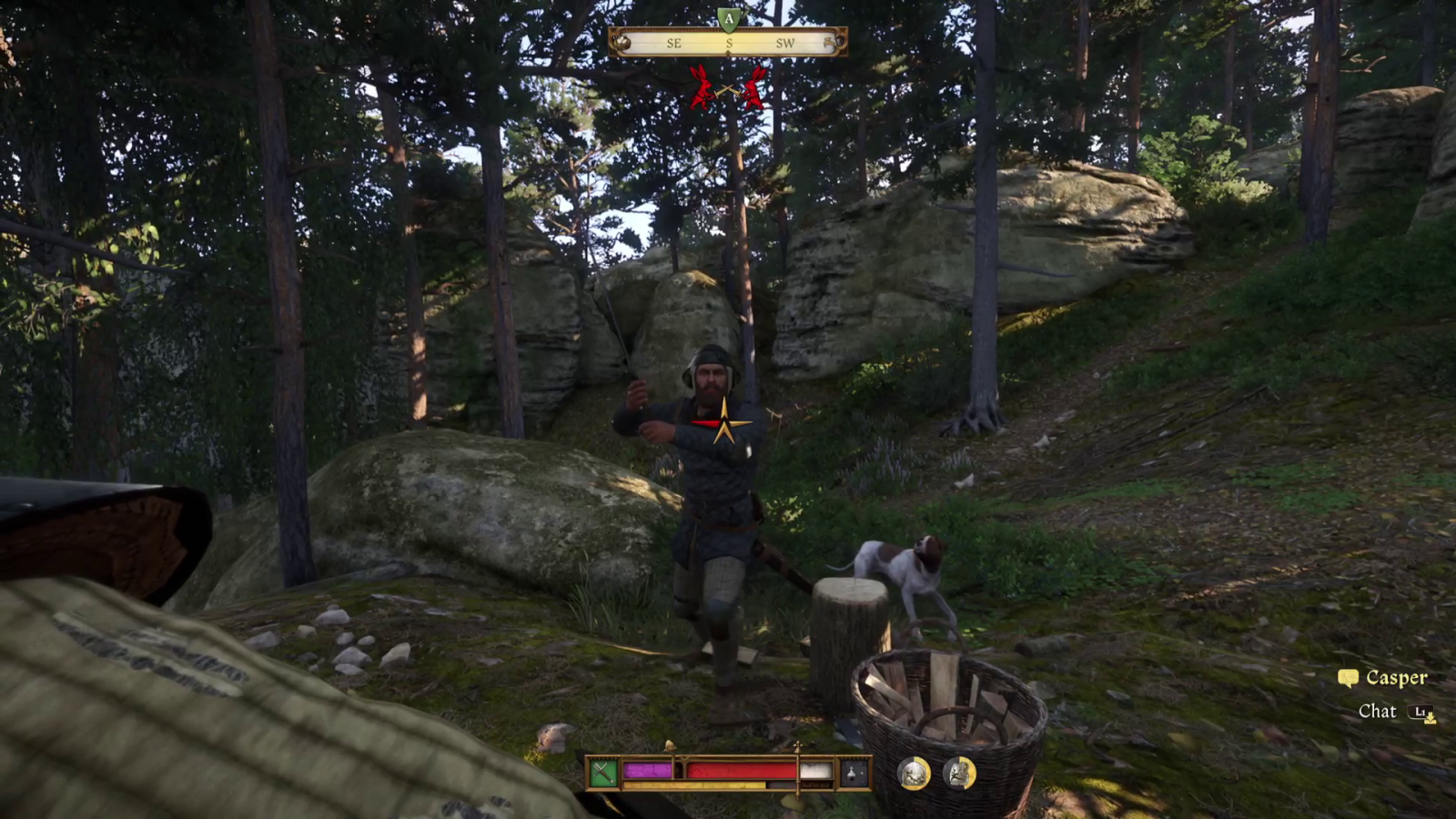Select the helmet icon on the compass left end
This screenshot has height=819, width=1456.
[x=622, y=42]
